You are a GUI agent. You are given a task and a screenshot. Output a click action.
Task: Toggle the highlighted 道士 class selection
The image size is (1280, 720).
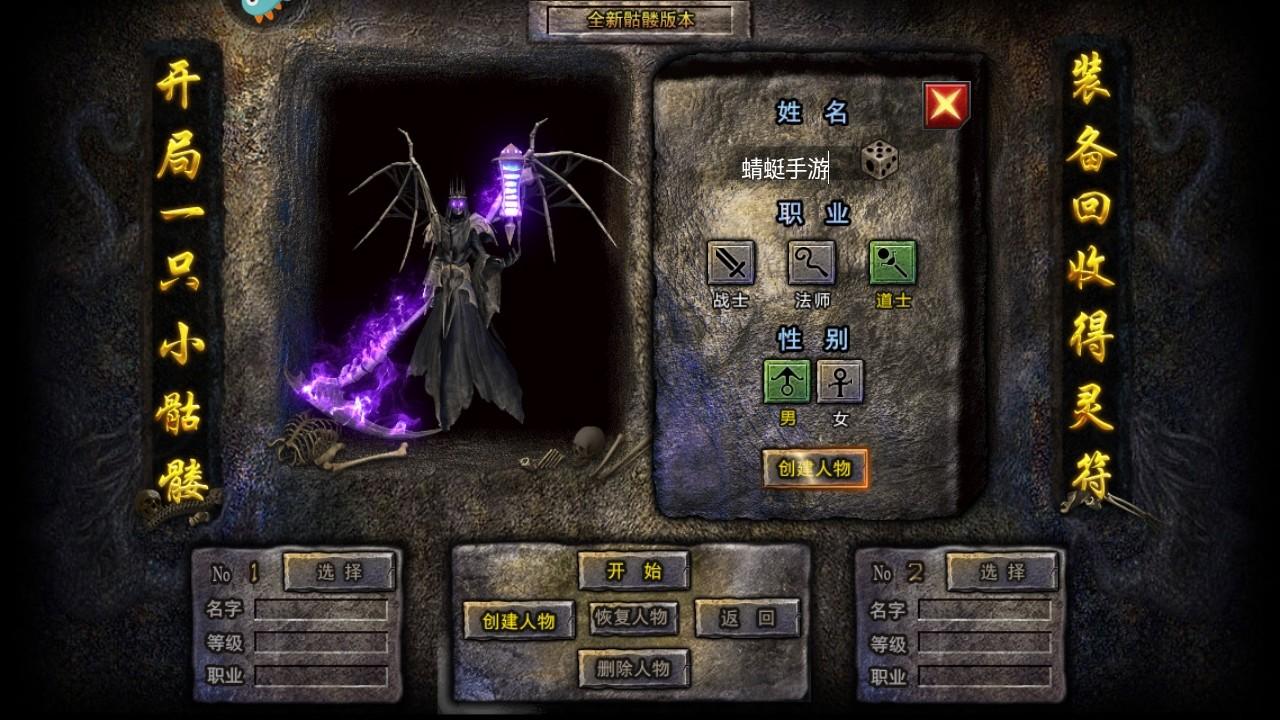tap(890, 263)
